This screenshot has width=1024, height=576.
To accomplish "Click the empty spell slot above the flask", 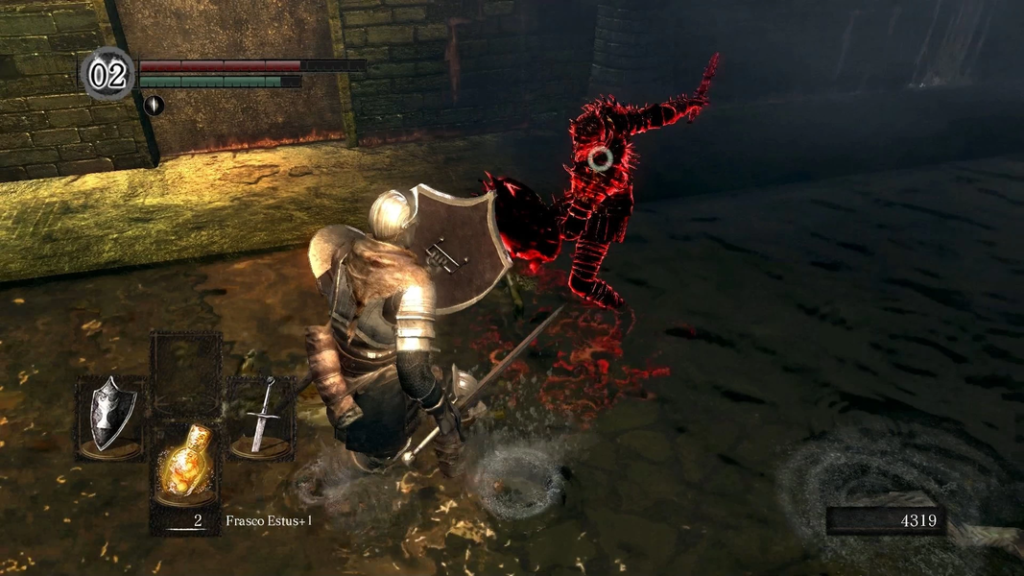I will [186, 367].
